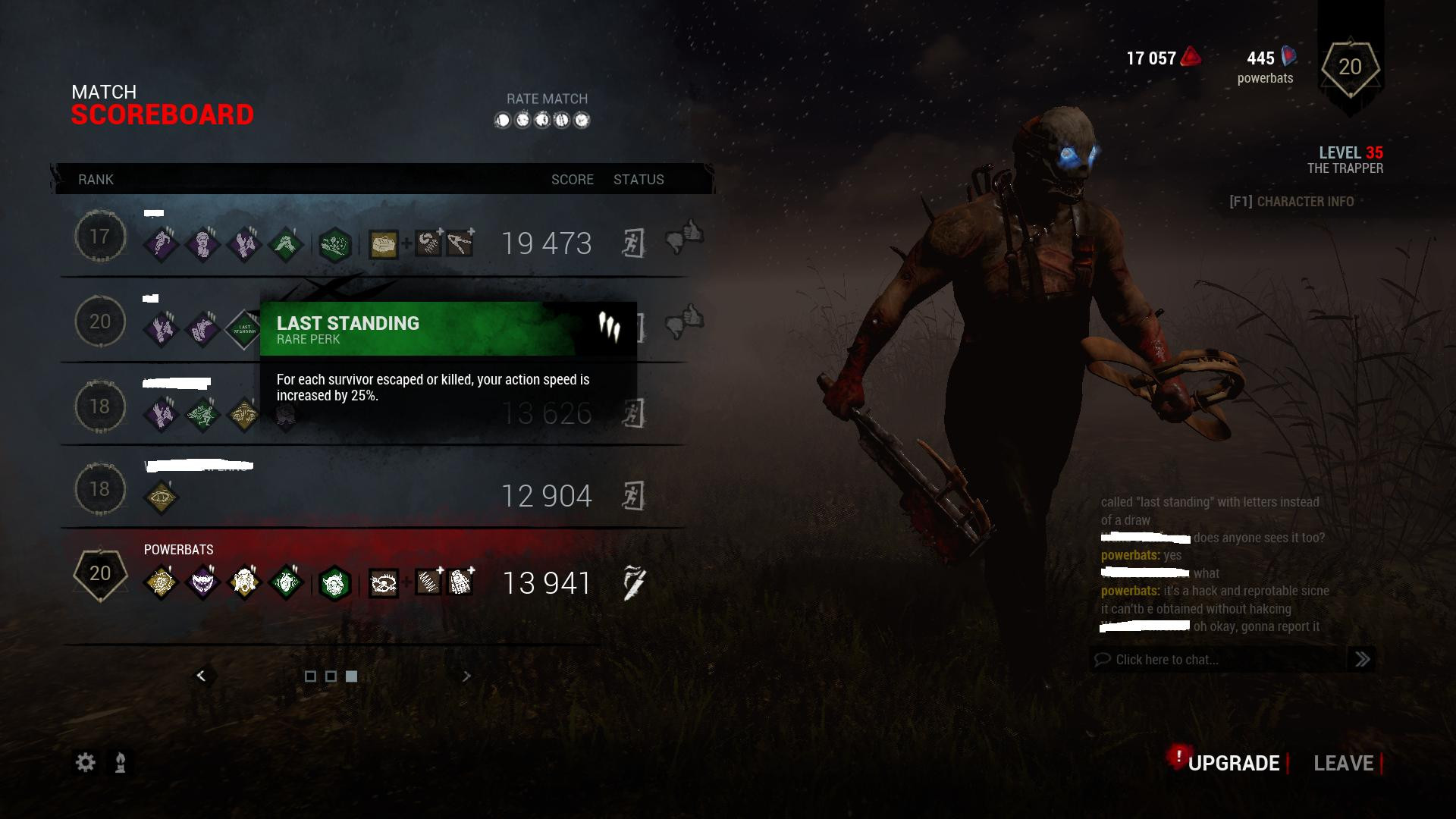This screenshot has height=819, width=1456.
Task: Rate the match using the rating icons
Action: tap(542, 120)
